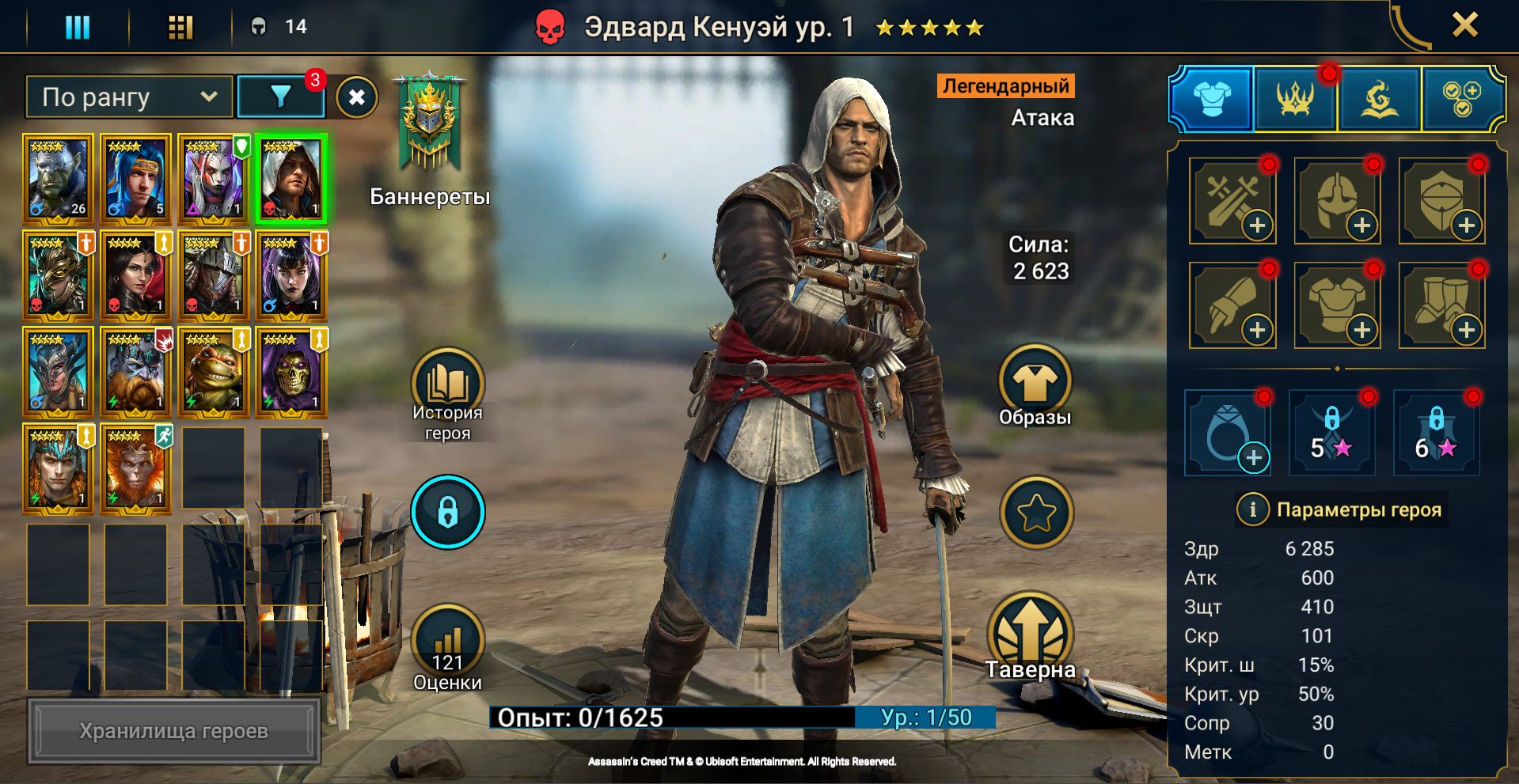Switch to the grid view icon

(x=180, y=28)
